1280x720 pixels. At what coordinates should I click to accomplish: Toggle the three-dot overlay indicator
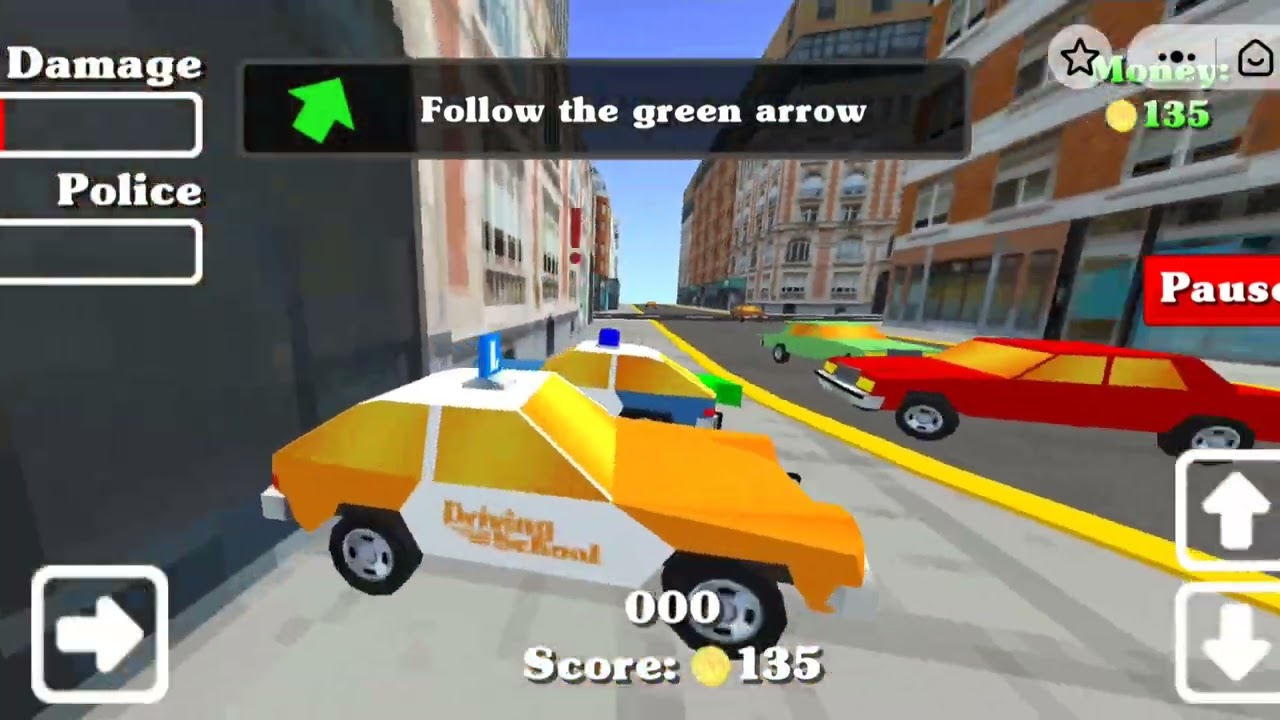(1178, 57)
